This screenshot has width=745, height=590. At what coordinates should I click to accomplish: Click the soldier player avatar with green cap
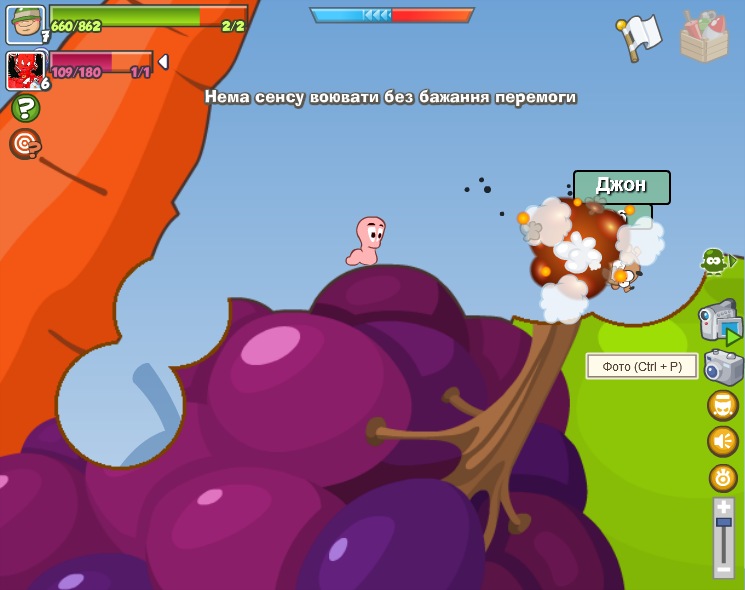24,23
